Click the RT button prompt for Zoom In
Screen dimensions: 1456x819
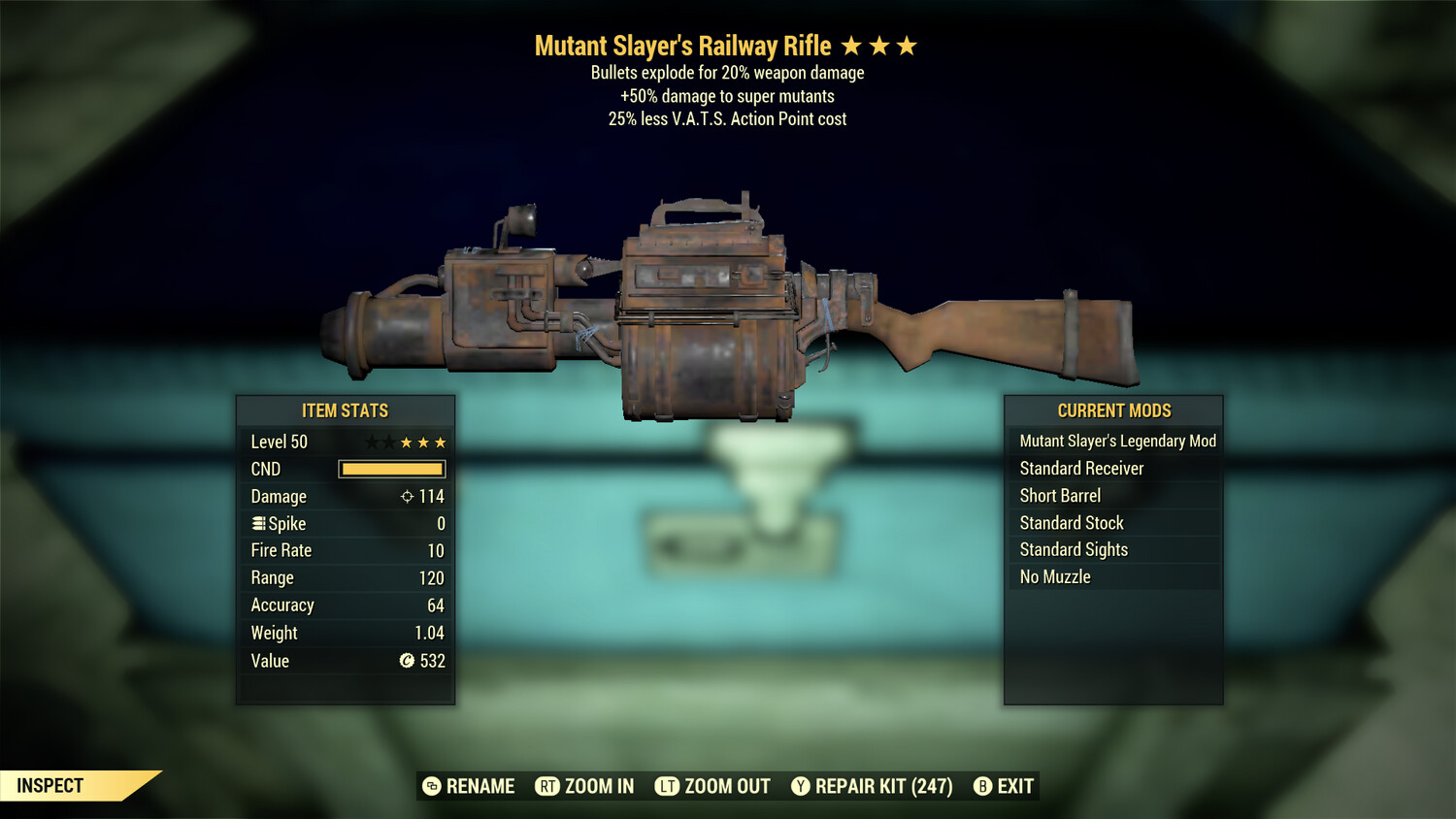point(548,786)
